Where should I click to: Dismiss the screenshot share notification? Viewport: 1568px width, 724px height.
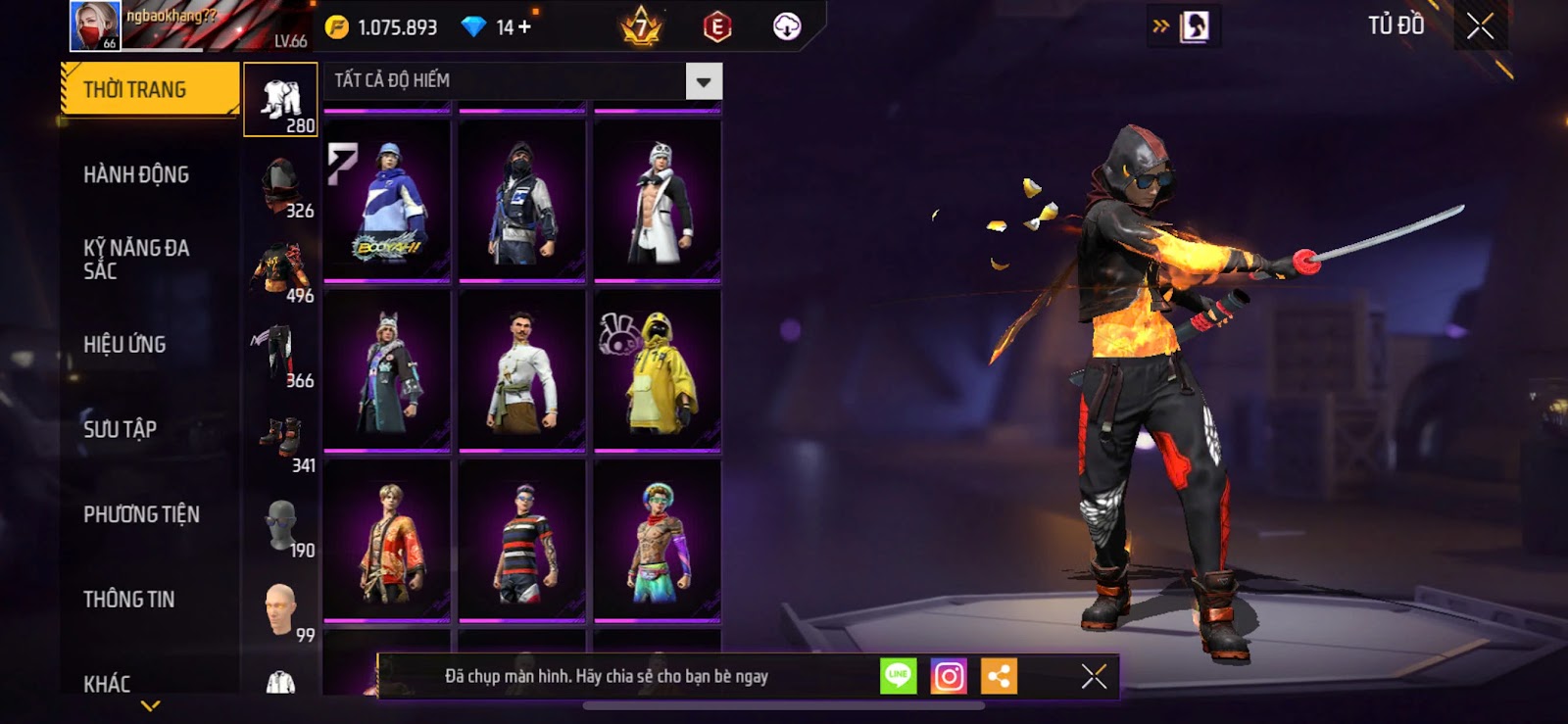tap(1094, 676)
